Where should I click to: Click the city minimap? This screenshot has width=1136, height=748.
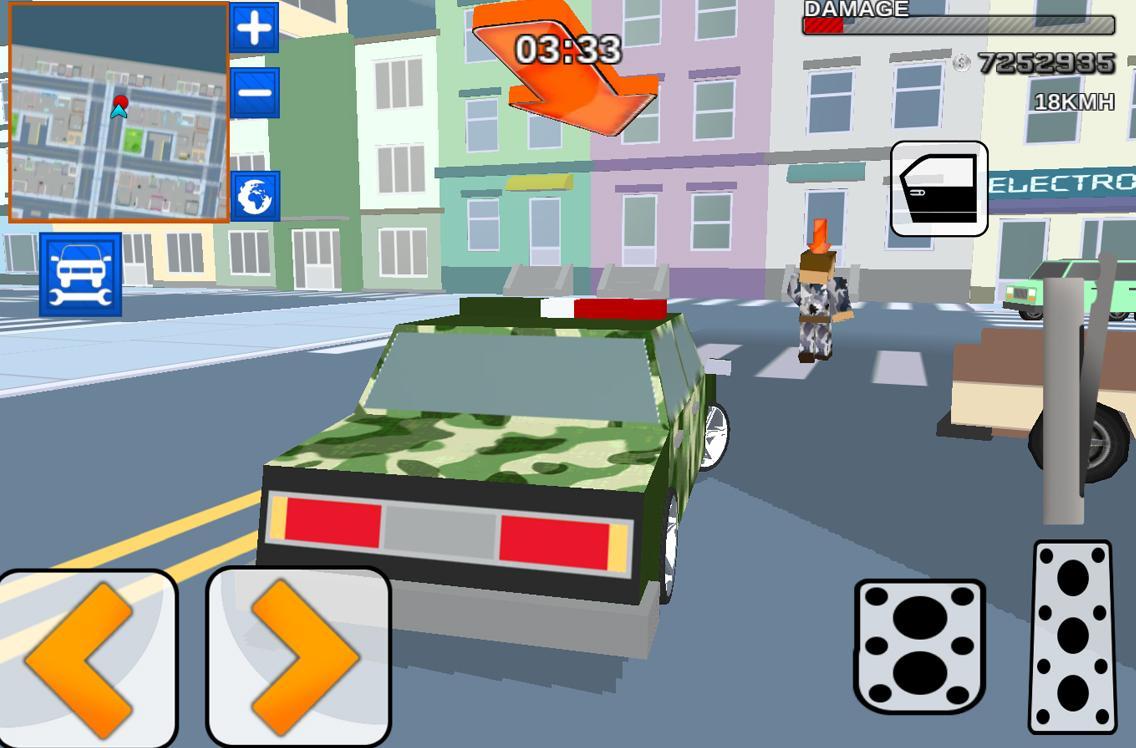119,112
